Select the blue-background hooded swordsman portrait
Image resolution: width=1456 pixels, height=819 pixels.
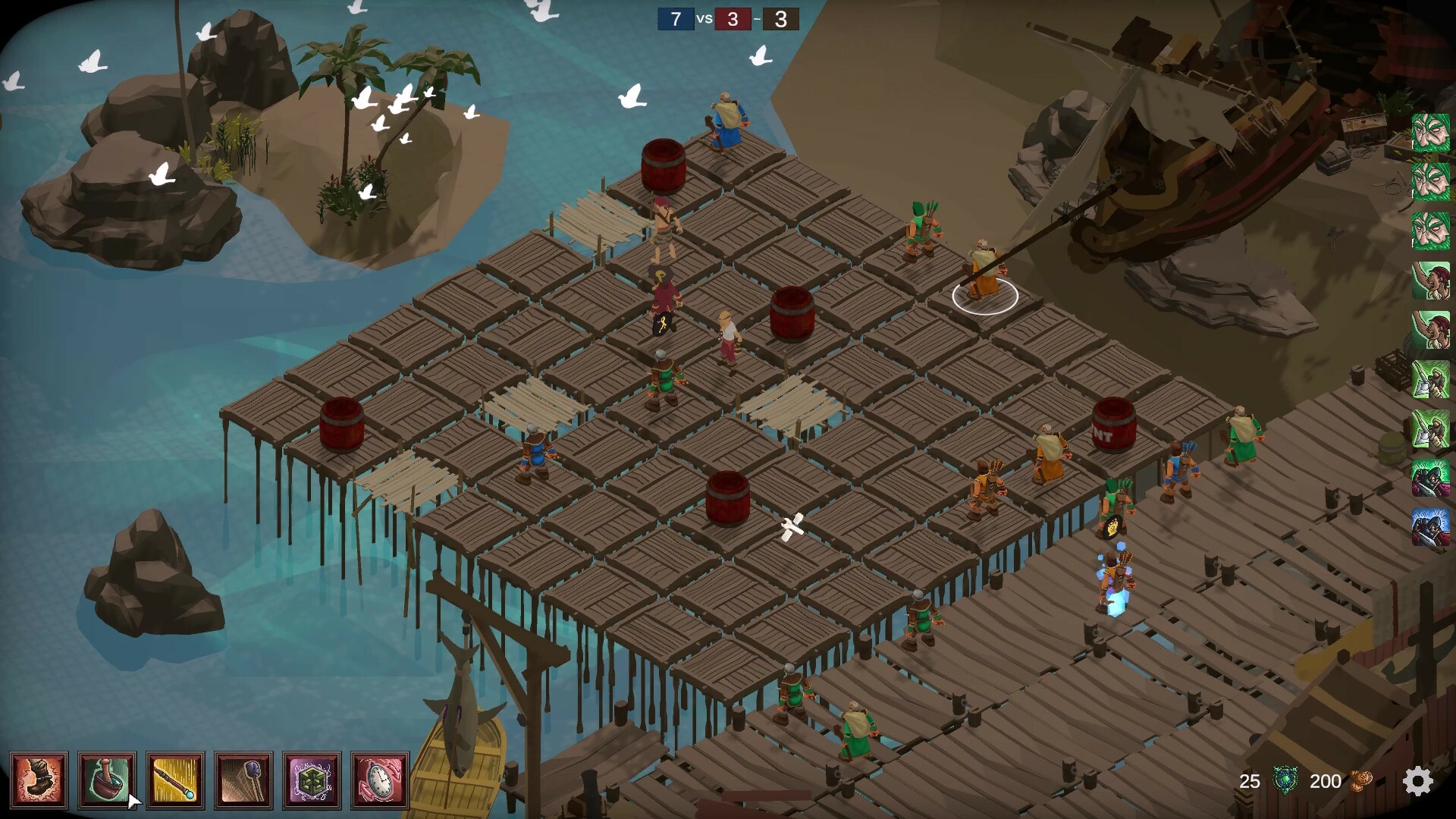pos(1431,528)
